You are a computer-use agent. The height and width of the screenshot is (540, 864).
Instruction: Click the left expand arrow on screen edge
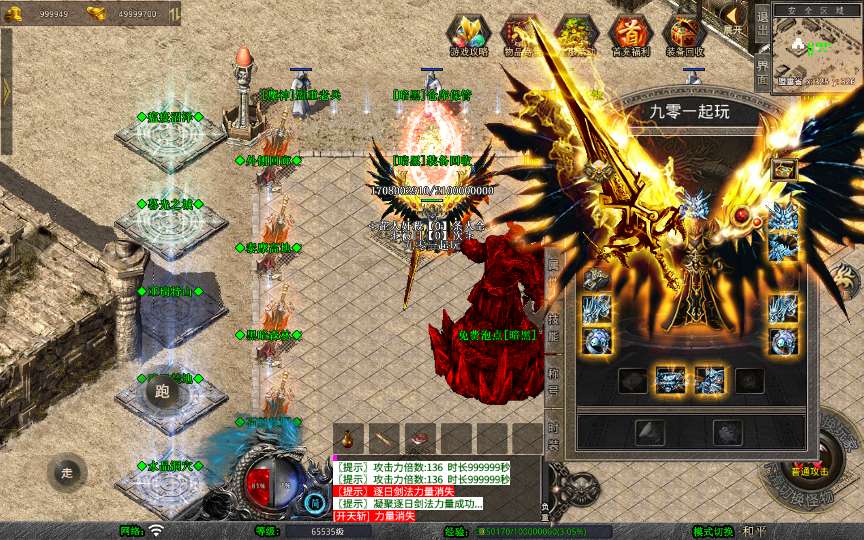(x=6, y=90)
